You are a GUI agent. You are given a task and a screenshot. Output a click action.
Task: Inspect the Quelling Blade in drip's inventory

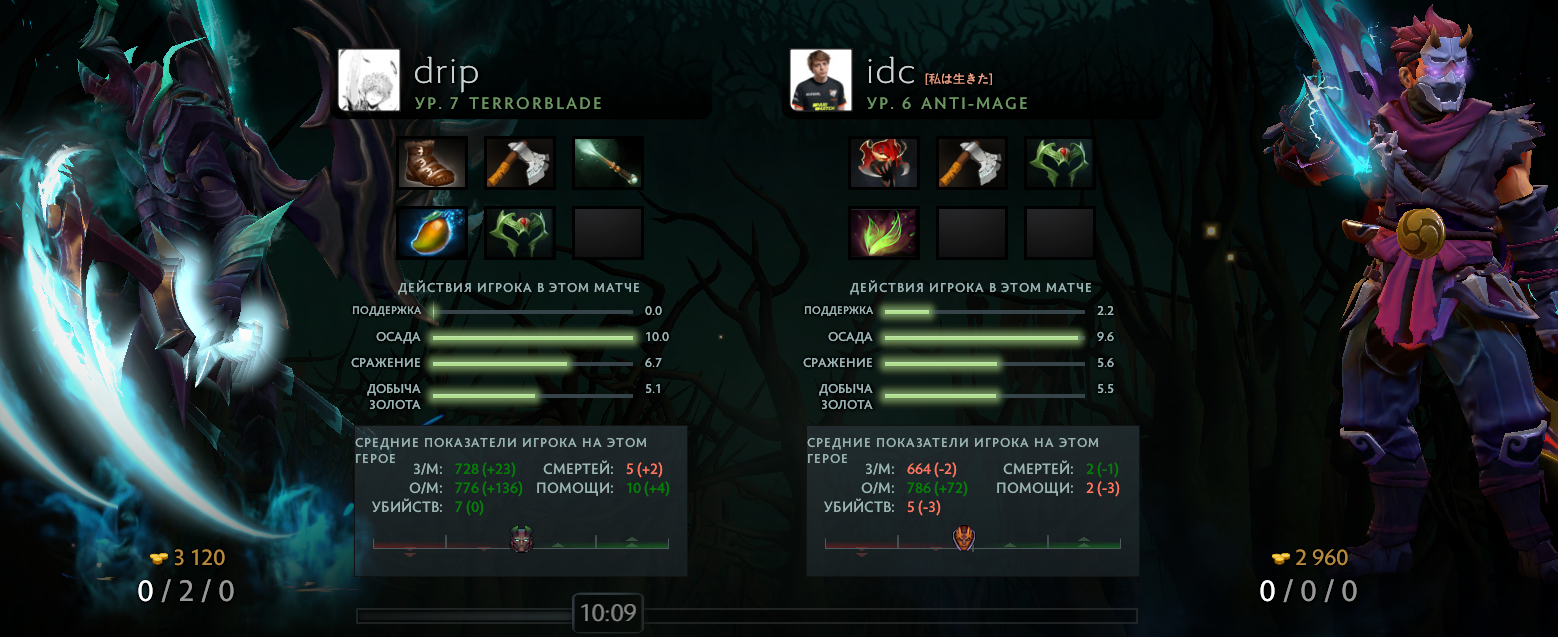pyautogui.click(x=520, y=163)
